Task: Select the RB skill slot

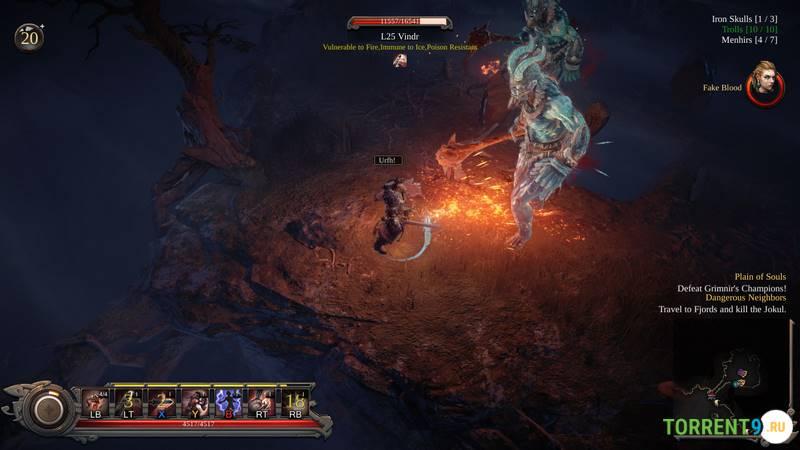Action: 295,401
